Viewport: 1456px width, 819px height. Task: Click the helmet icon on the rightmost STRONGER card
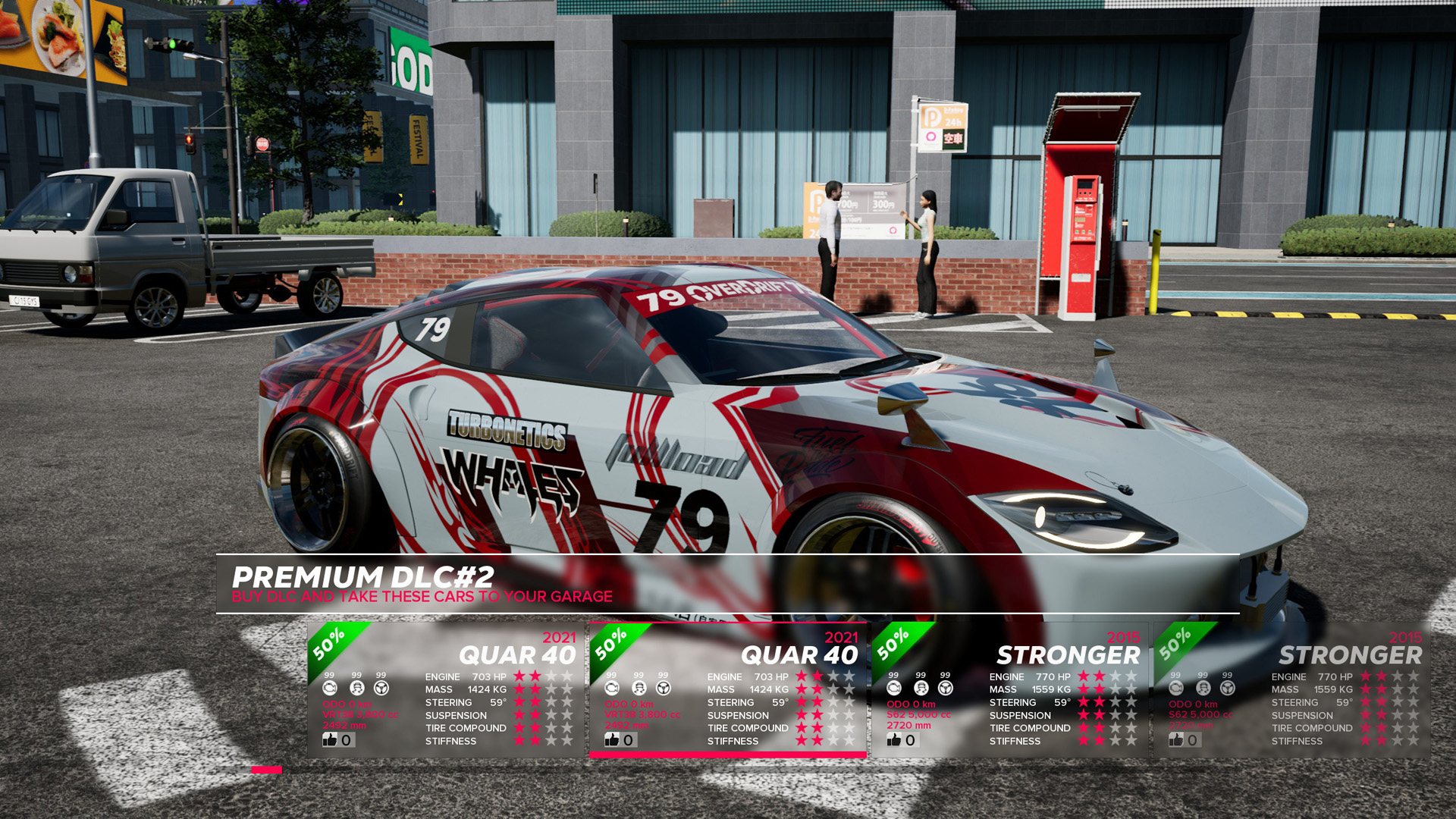(1202, 687)
